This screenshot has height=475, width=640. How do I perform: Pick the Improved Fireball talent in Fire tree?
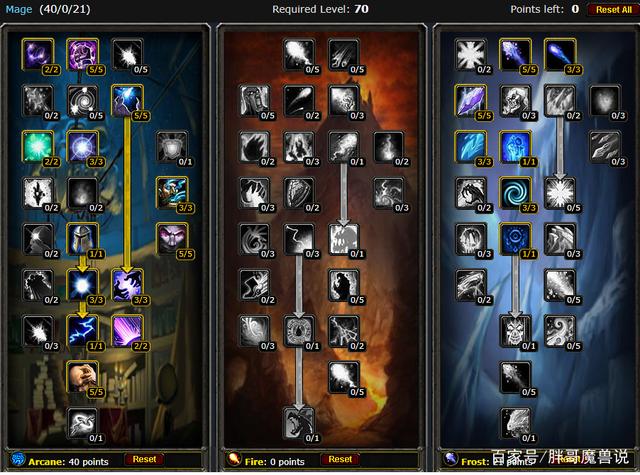(x=298, y=54)
